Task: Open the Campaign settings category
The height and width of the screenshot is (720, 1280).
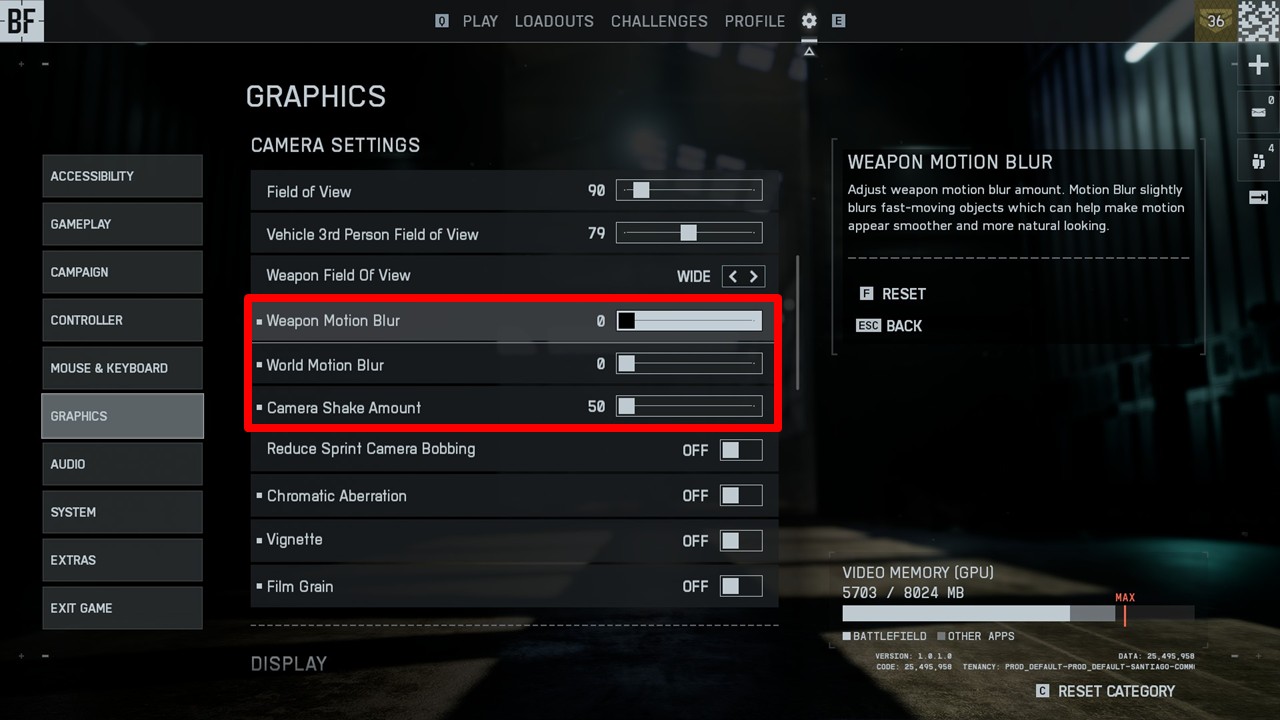Action: click(x=122, y=272)
